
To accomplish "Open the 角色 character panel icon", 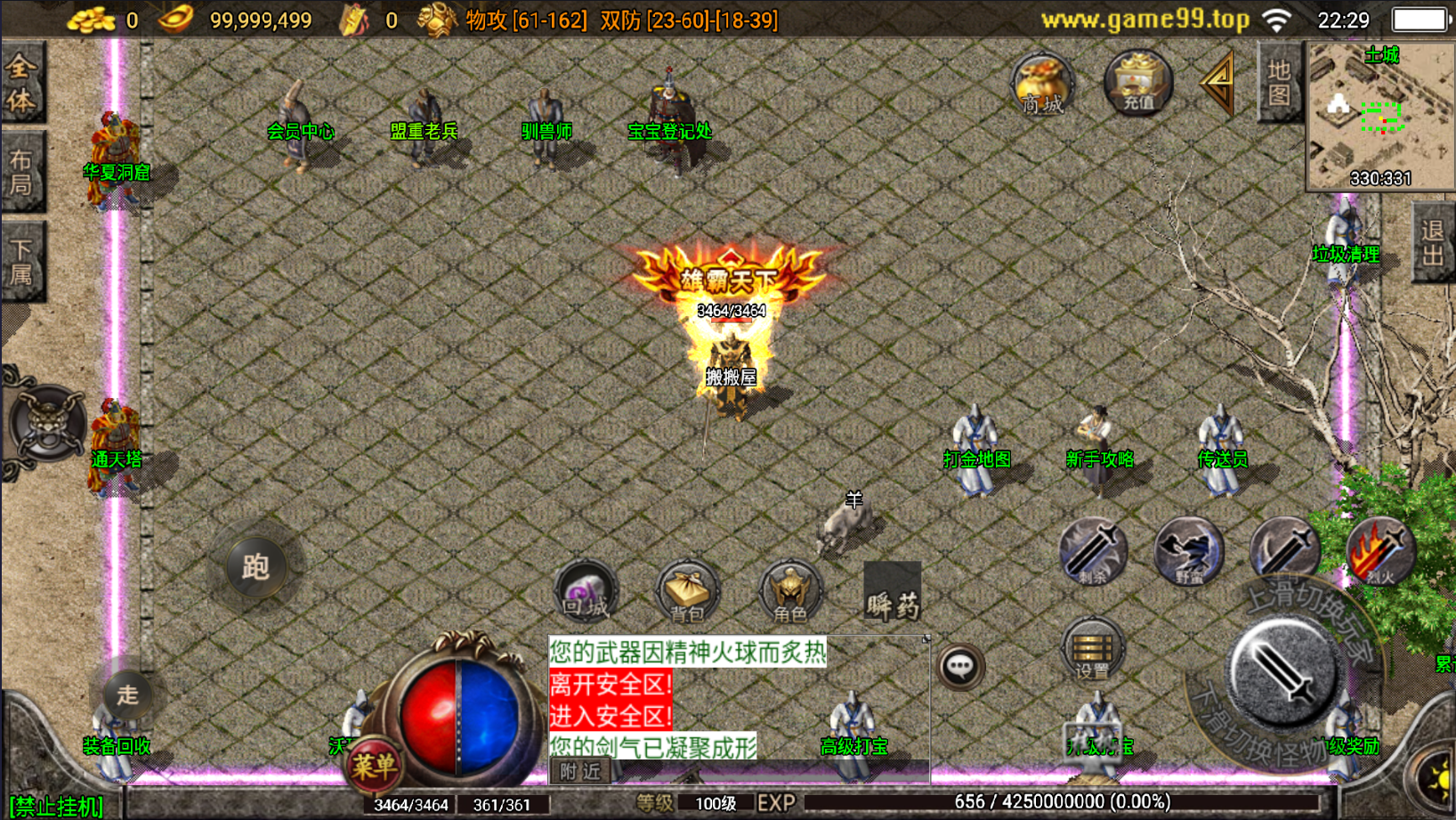I will [x=790, y=589].
